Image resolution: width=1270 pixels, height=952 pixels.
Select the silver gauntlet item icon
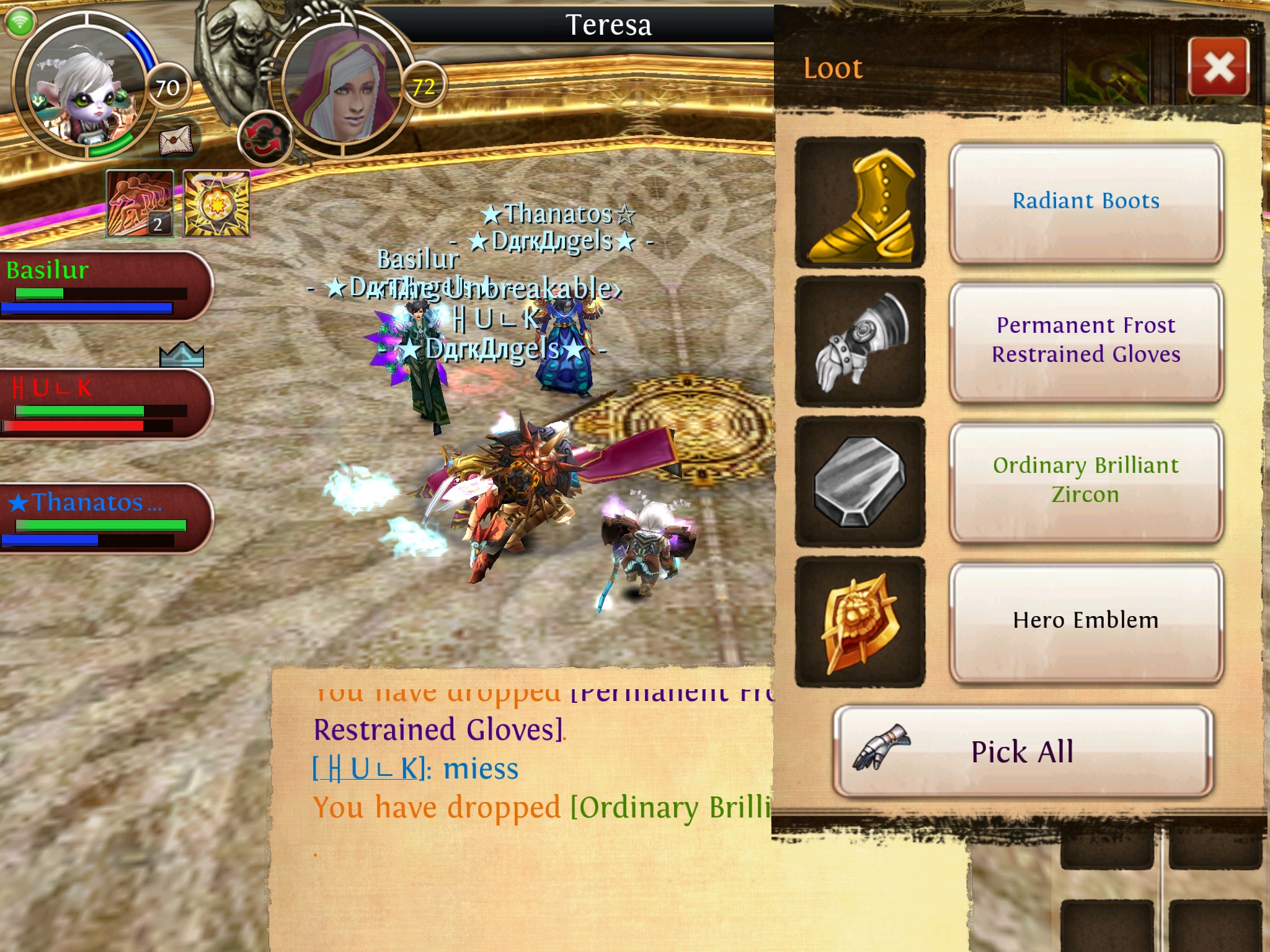(860, 342)
